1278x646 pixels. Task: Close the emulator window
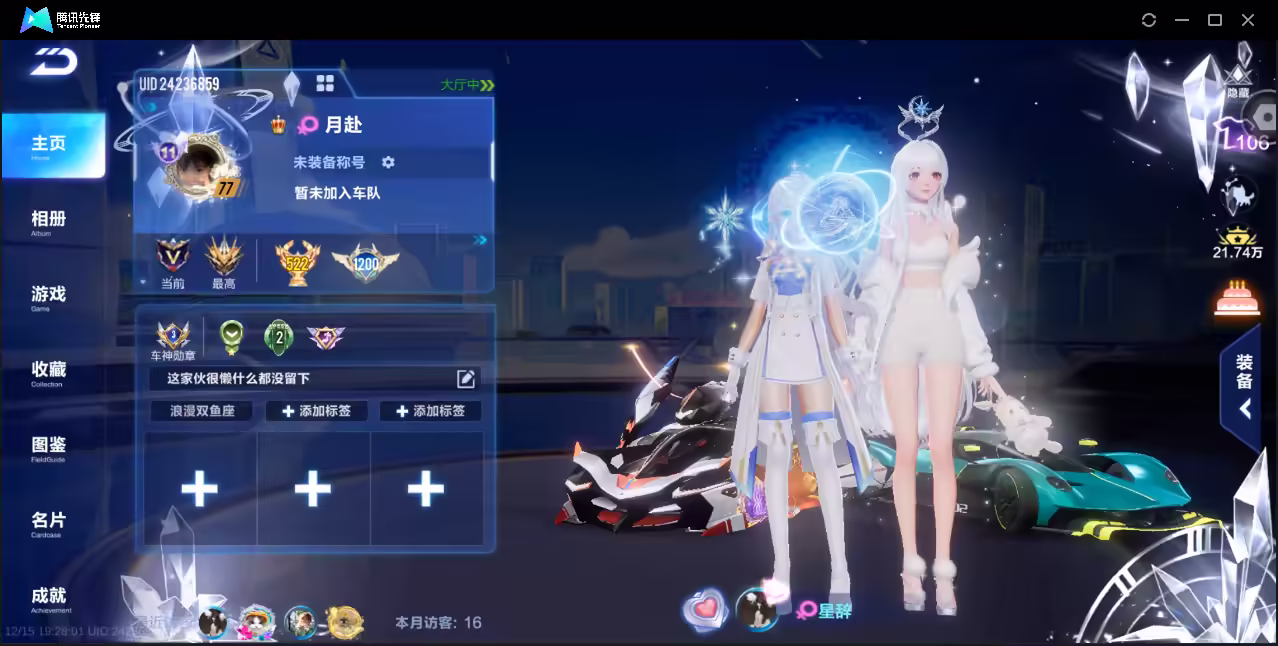tap(1248, 20)
